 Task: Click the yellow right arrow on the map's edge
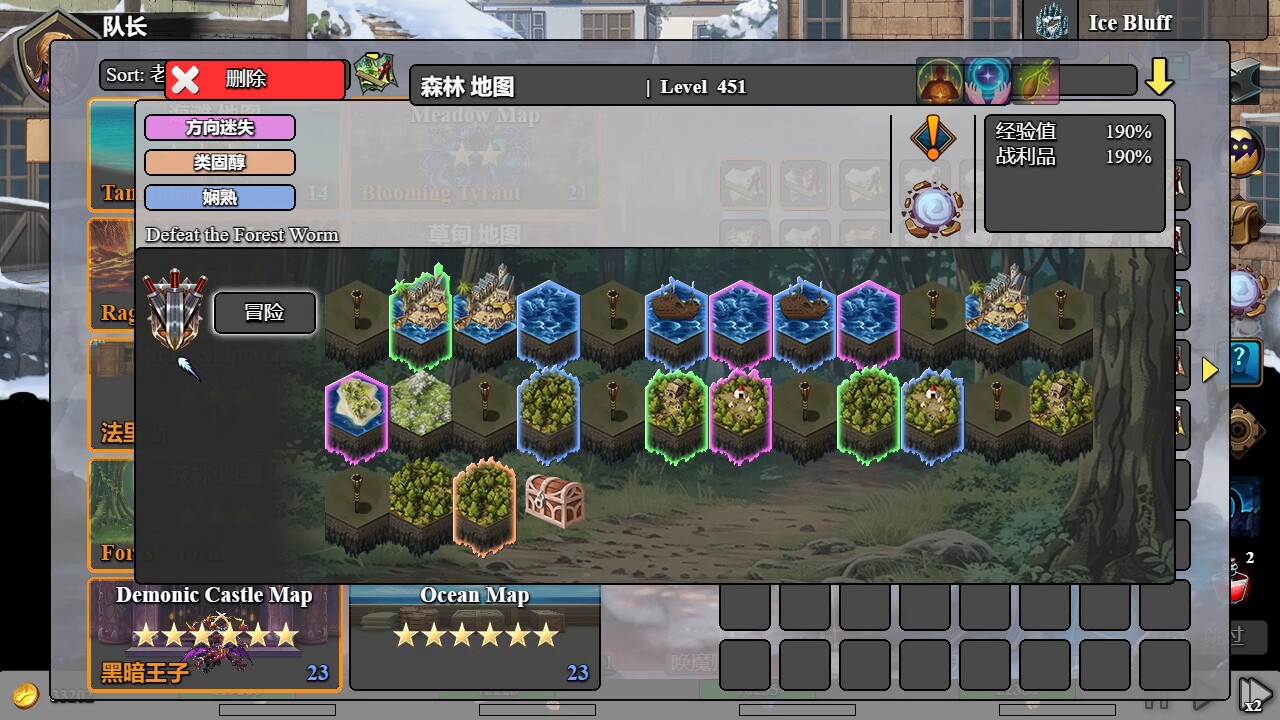pyautogui.click(x=1210, y=369)
